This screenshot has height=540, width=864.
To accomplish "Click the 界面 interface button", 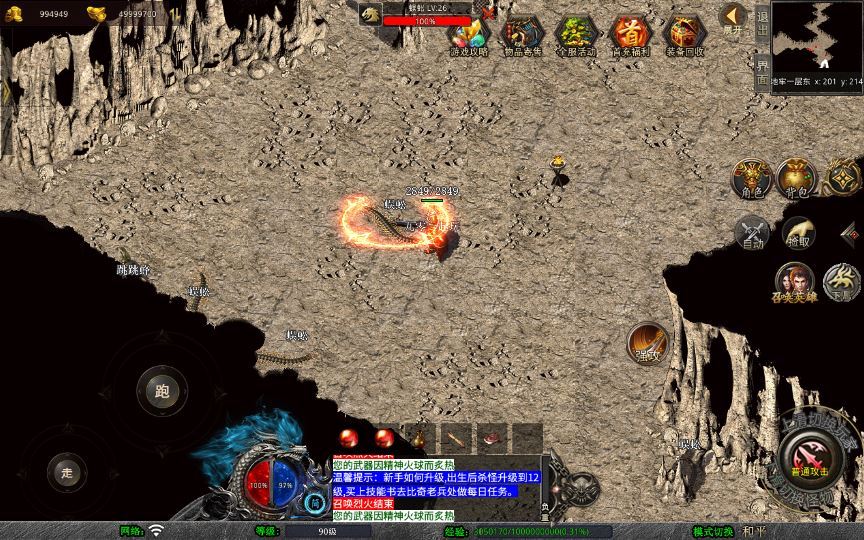I will (x=762, y=72).
